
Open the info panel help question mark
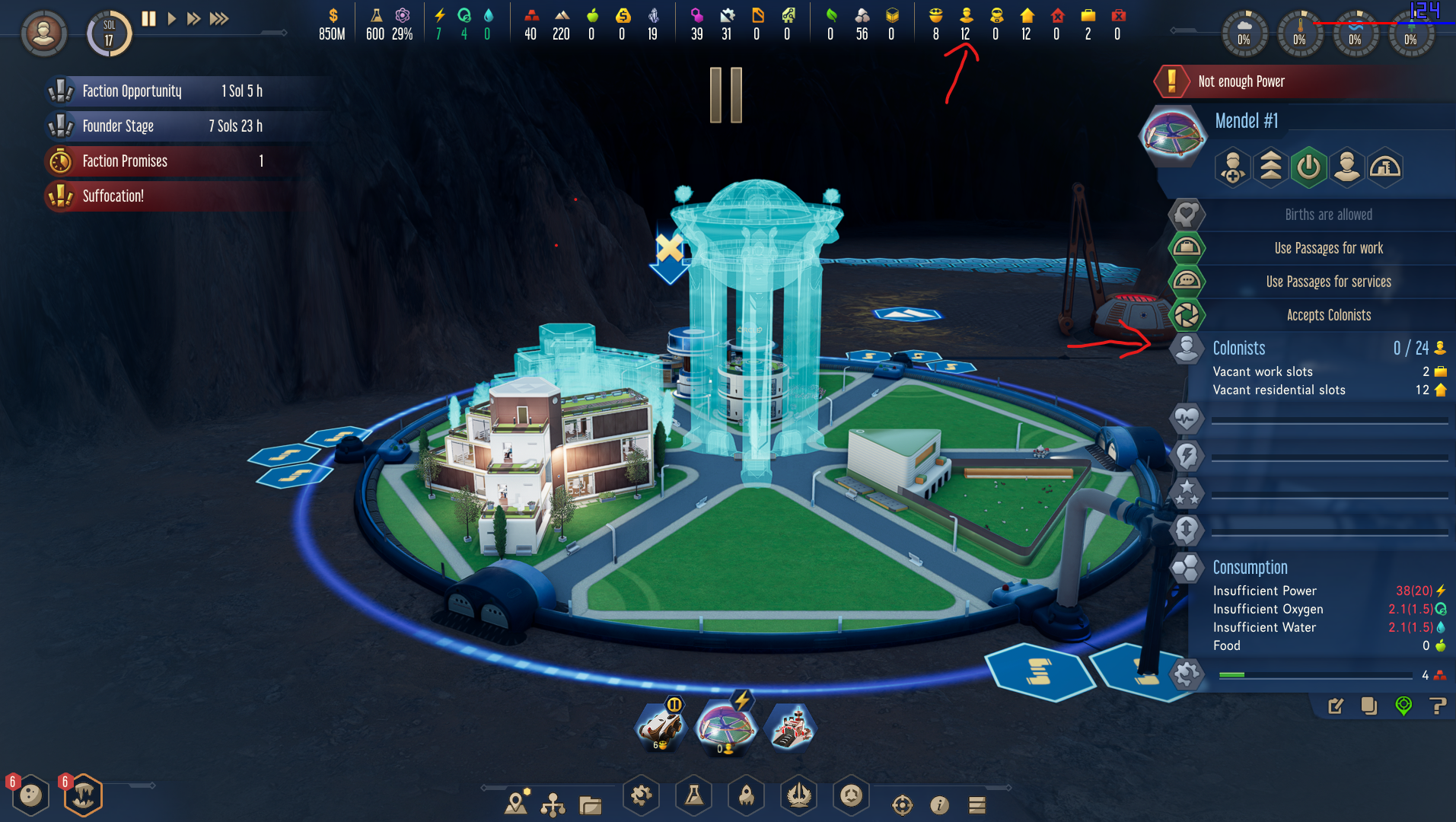[x=1438, y=706]
